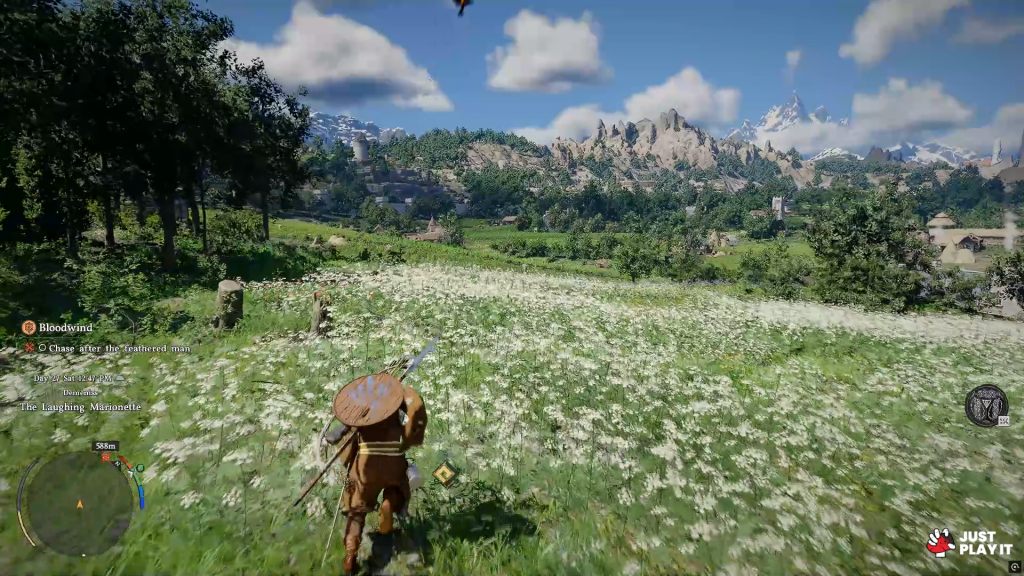The width and height of the screenshot is (1024, 576).
Task: Click the yellow diamond waypoint marker
Action: [x=445, y=473]
